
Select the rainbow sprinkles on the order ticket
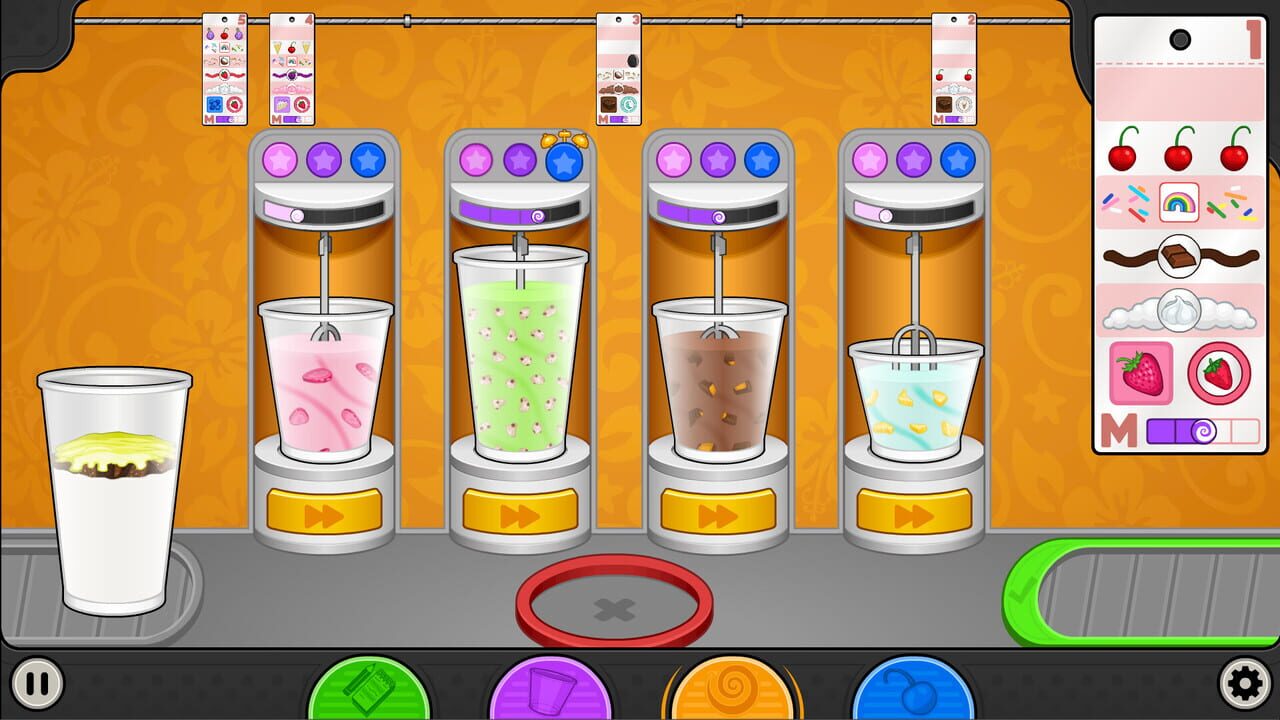(x=1181, y=201)
